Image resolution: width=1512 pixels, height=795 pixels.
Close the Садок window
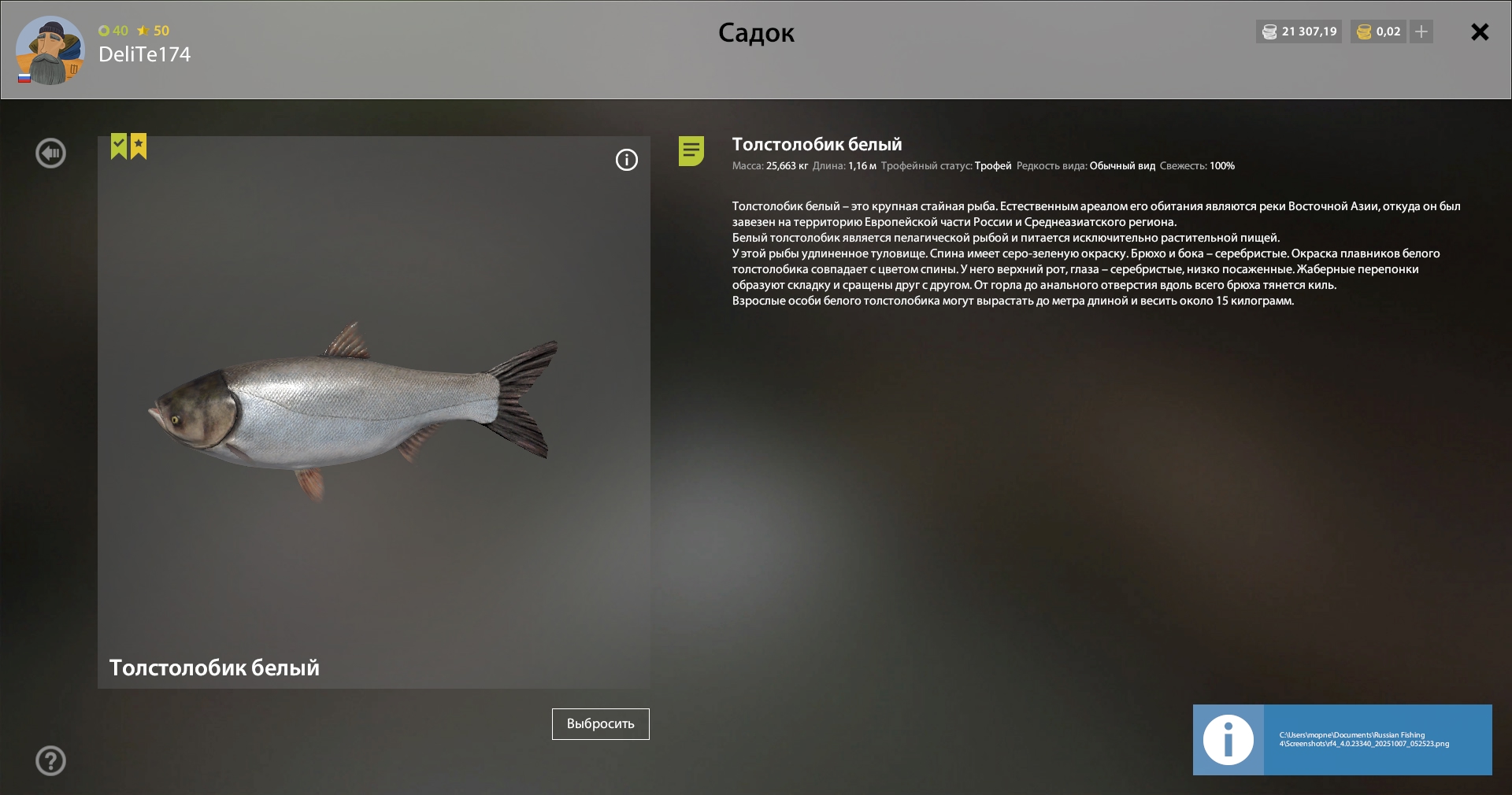click(1480, 32)
